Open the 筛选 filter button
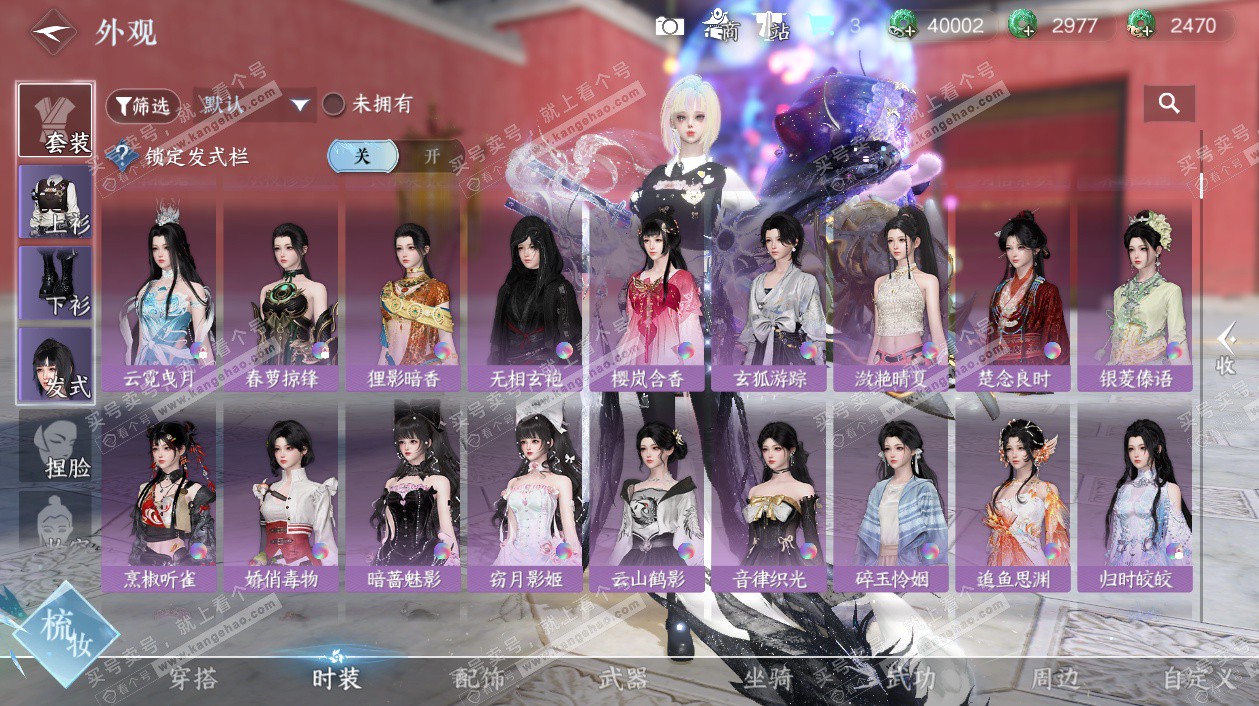 pos(143,105)
